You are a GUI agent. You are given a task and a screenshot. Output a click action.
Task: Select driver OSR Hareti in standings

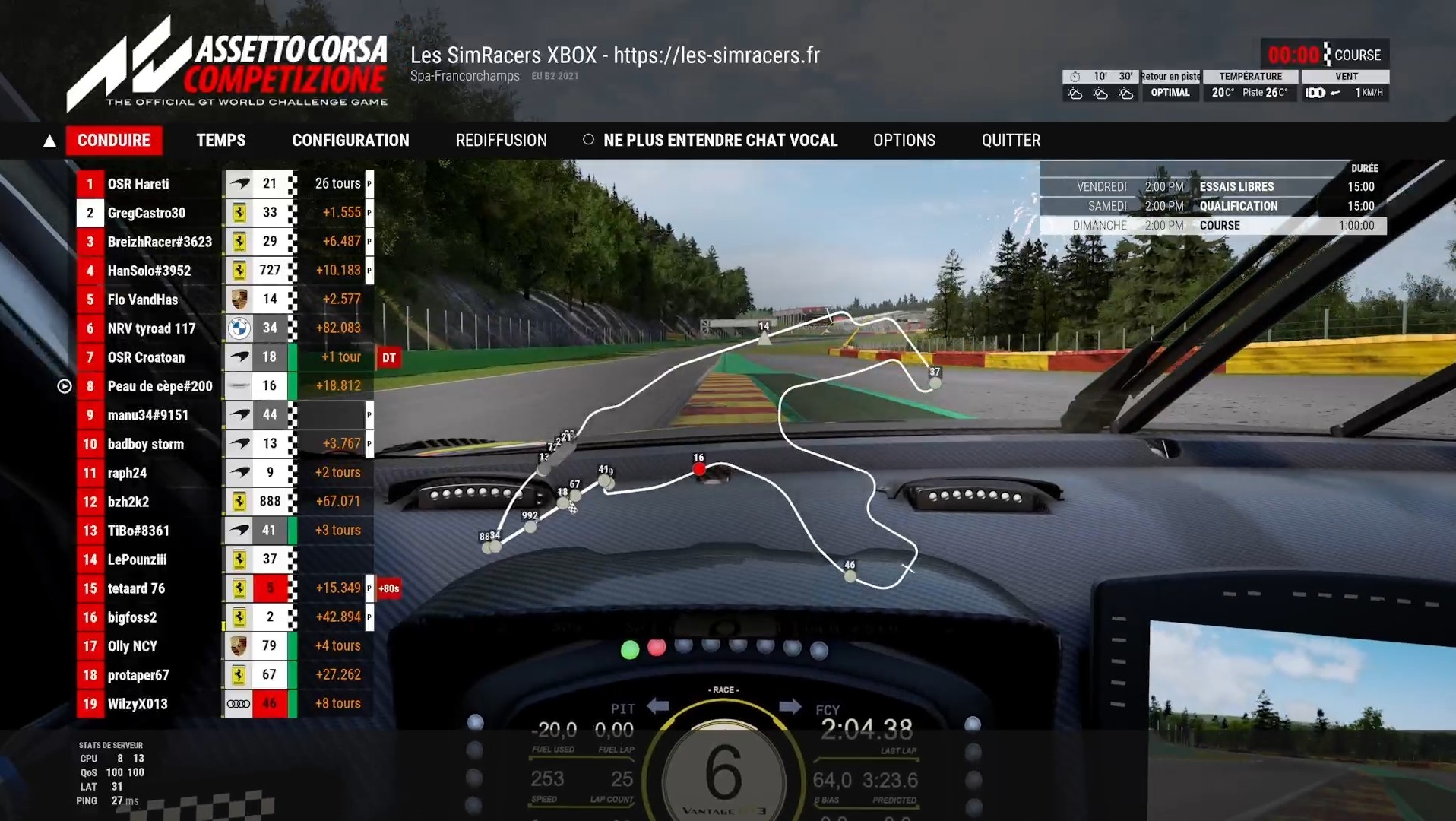(138, 184)
